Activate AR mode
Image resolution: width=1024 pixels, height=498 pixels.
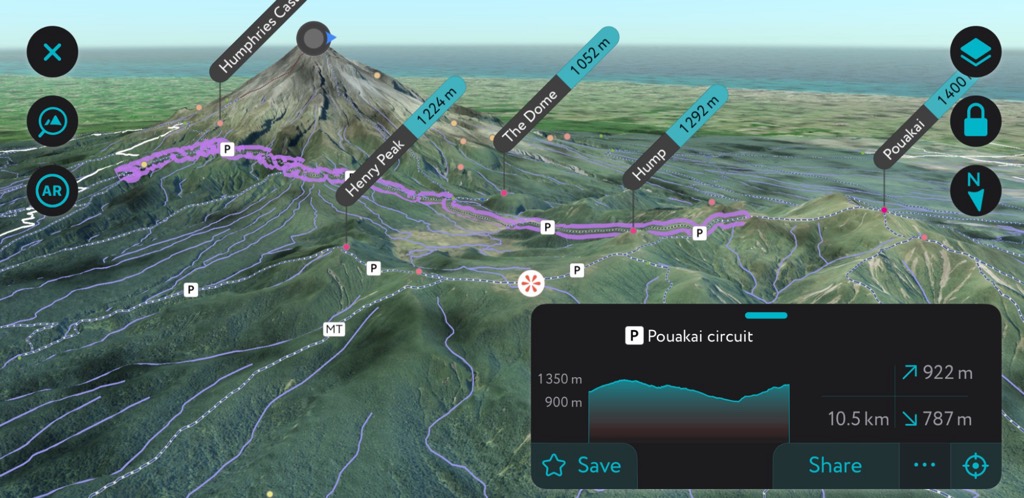[52, 189]
